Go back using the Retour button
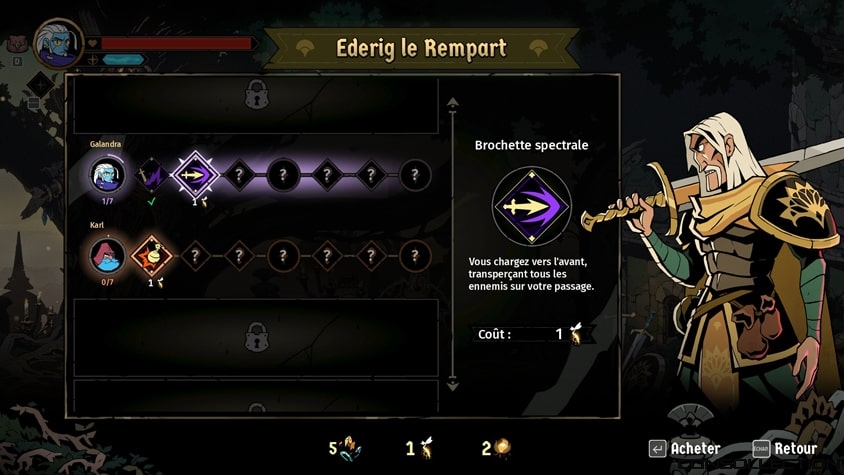Viewport: 844px width, 475px height. click(785, 448)
